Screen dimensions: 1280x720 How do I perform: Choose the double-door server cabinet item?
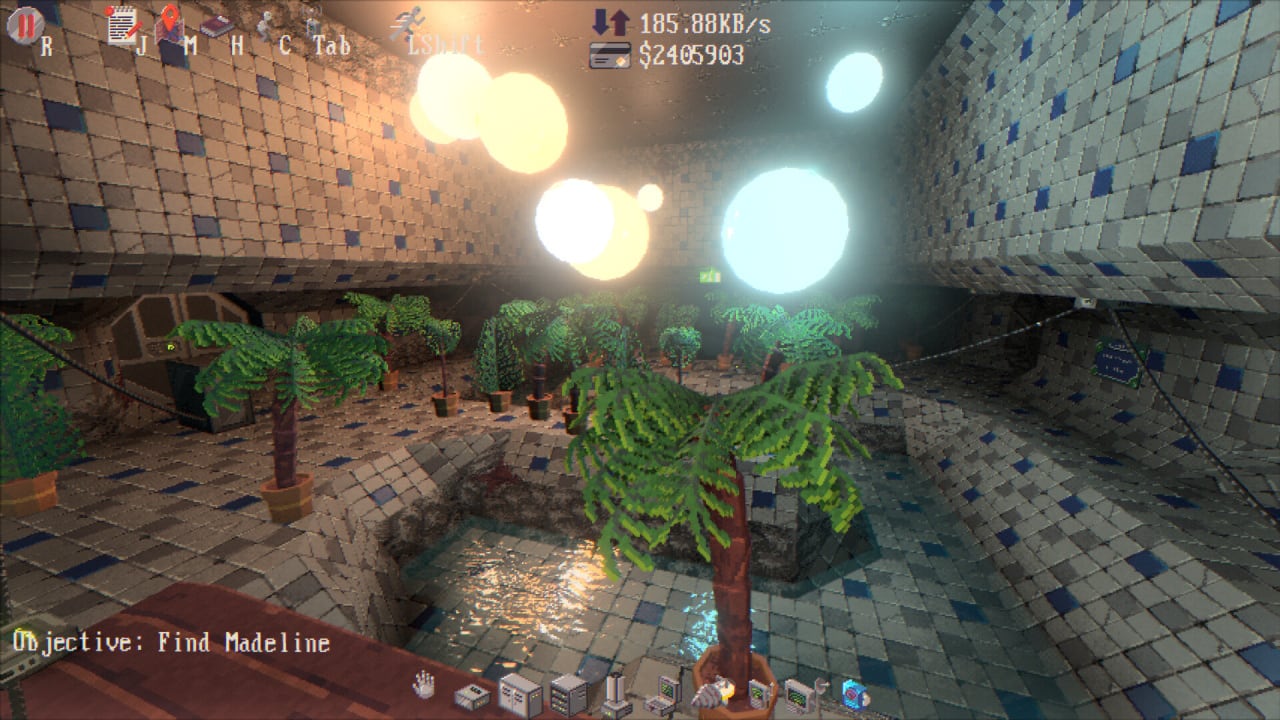point(519,694)
